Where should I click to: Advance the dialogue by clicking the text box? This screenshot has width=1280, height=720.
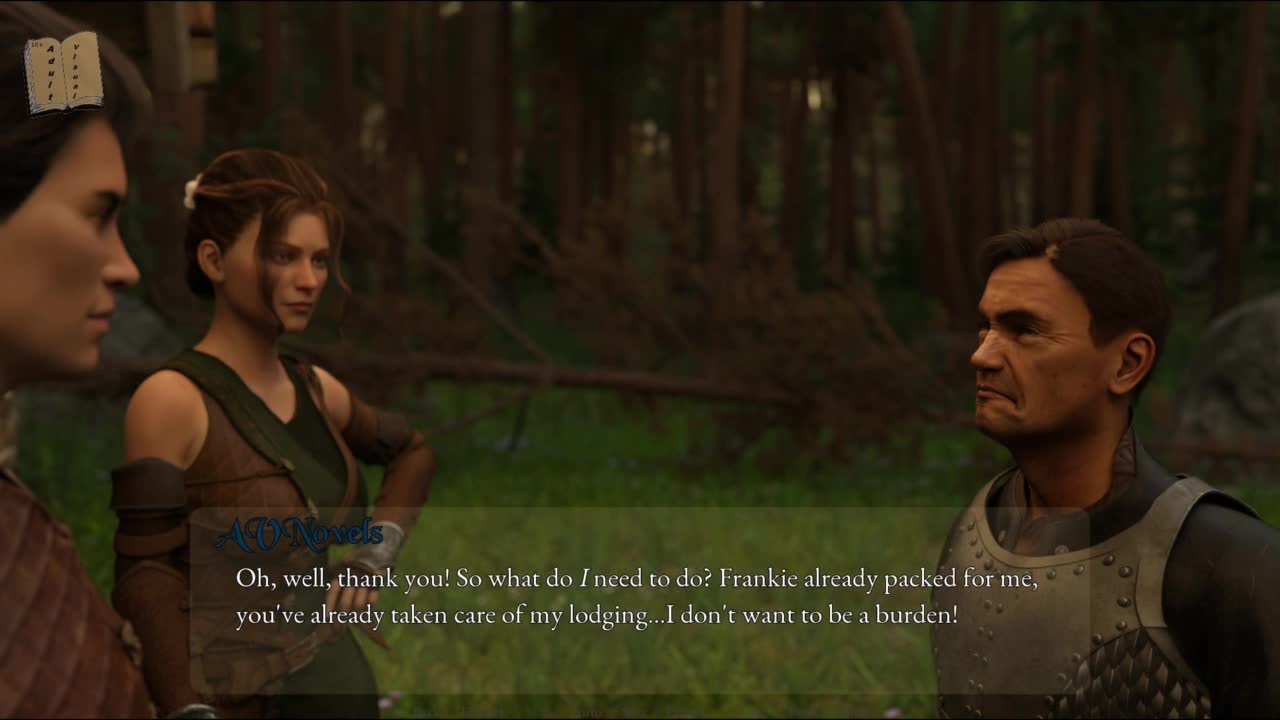[638, 598]
